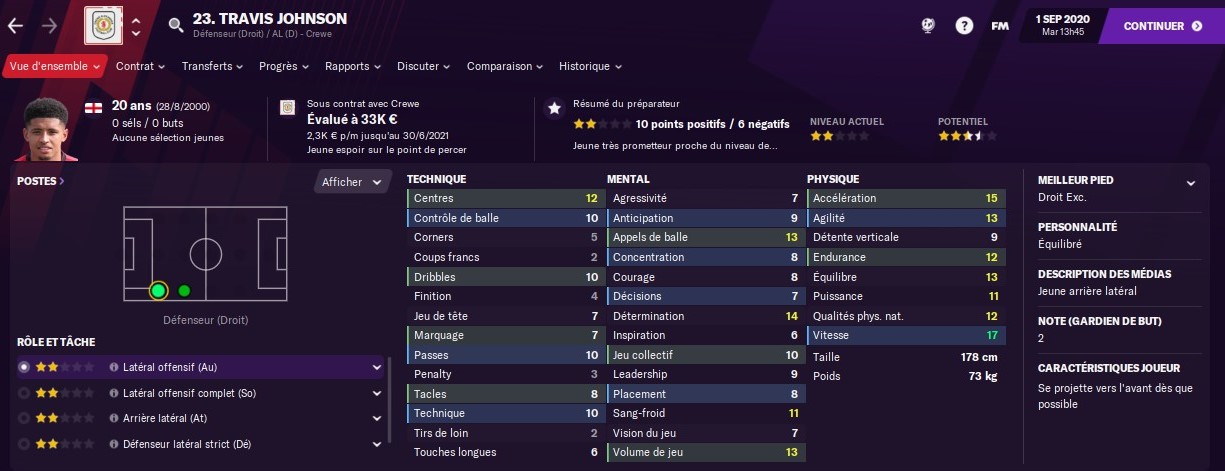The width and height of the screenshot is (1225, 471).
Task: Open the Afficher dropdown
Action: coord(352,182)
